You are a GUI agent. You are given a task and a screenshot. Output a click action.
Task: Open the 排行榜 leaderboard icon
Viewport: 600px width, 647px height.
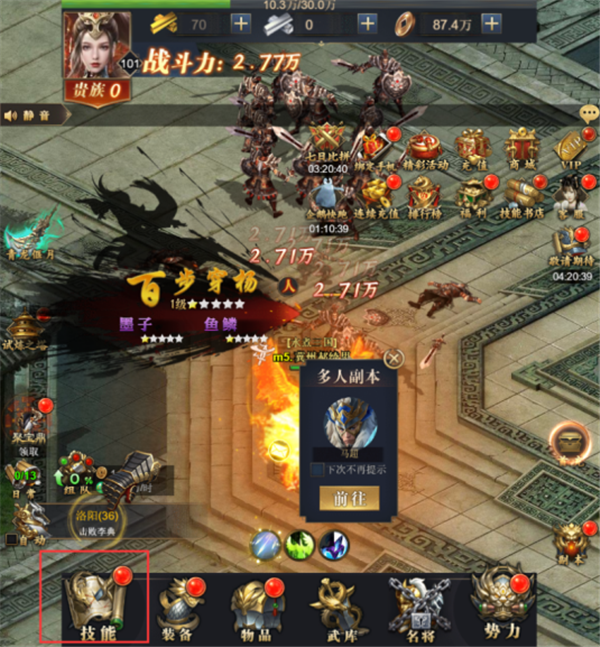tap(424, 194)
